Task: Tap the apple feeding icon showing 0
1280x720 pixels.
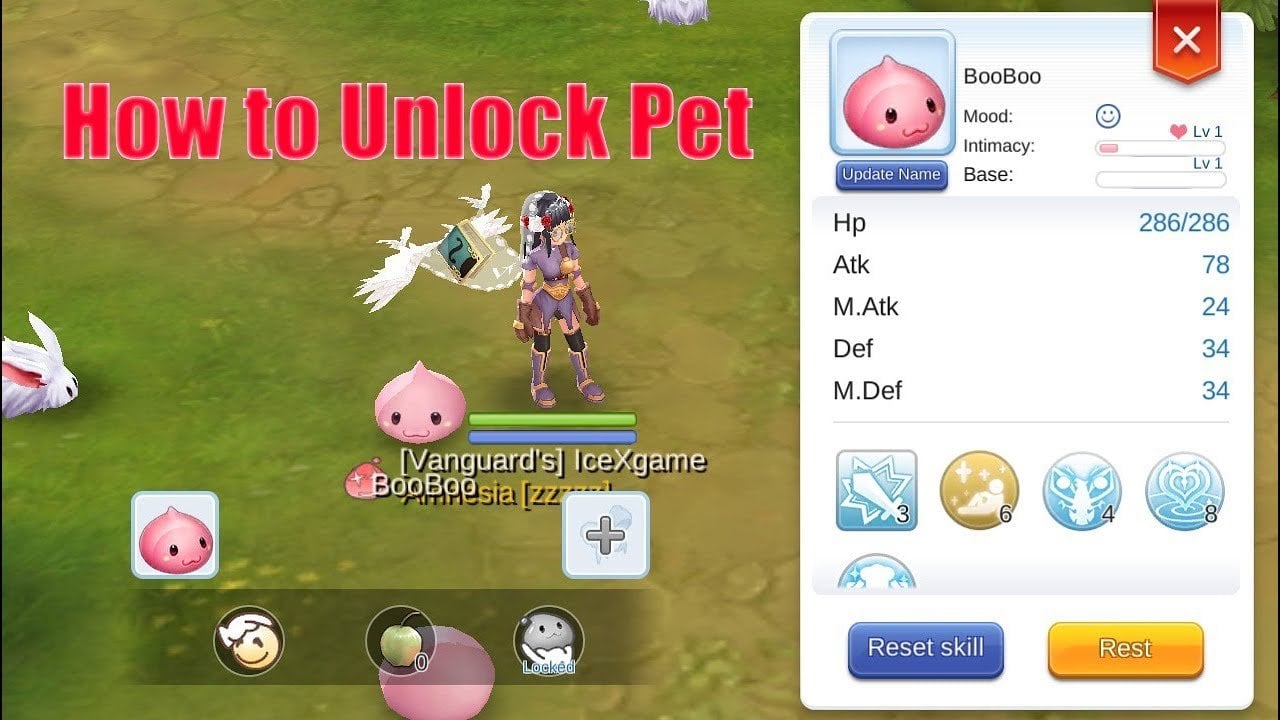Action: tap(400, 641)
